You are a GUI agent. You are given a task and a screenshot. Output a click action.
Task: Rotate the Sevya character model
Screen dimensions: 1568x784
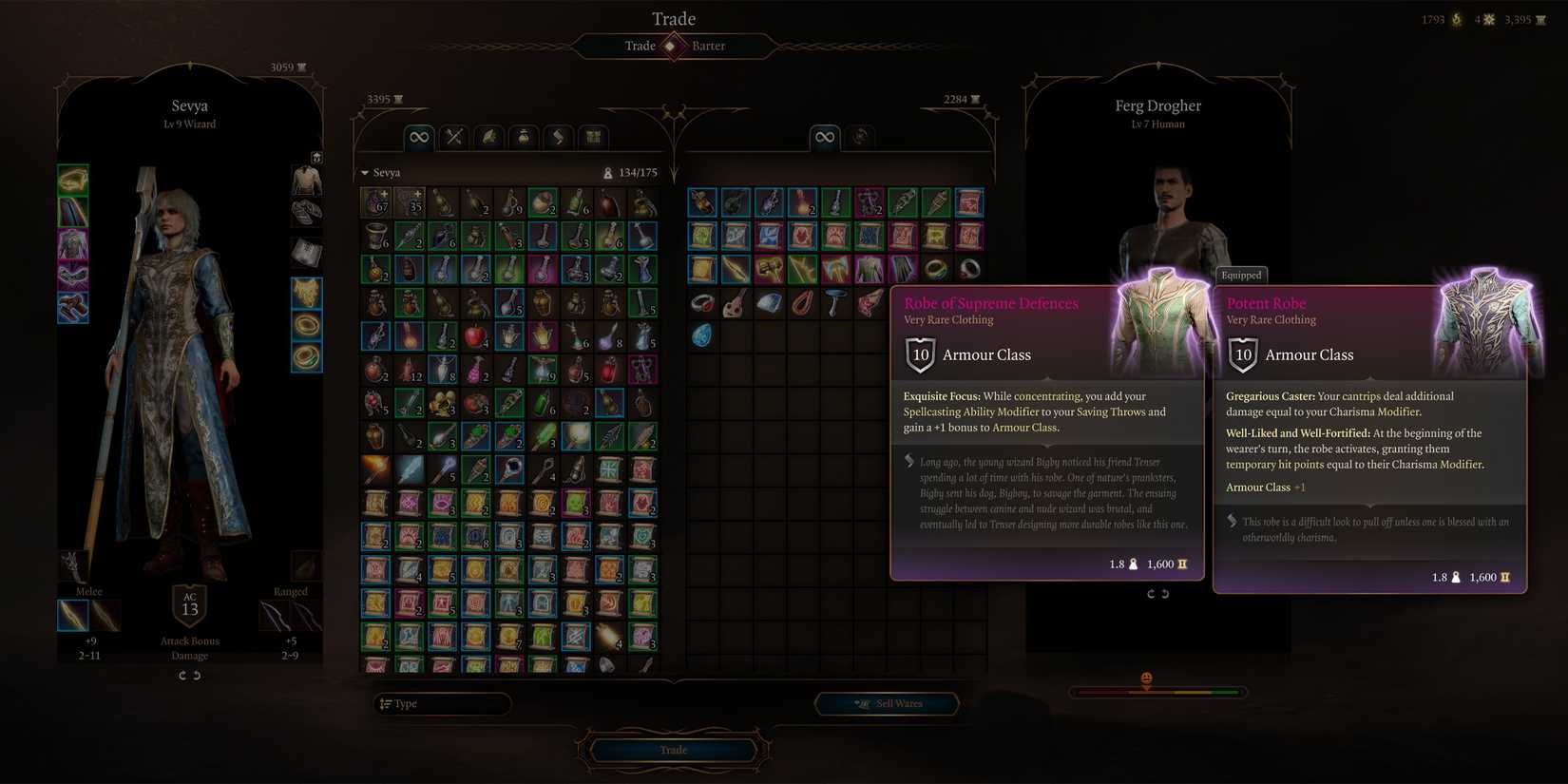[x=189, y=676]
